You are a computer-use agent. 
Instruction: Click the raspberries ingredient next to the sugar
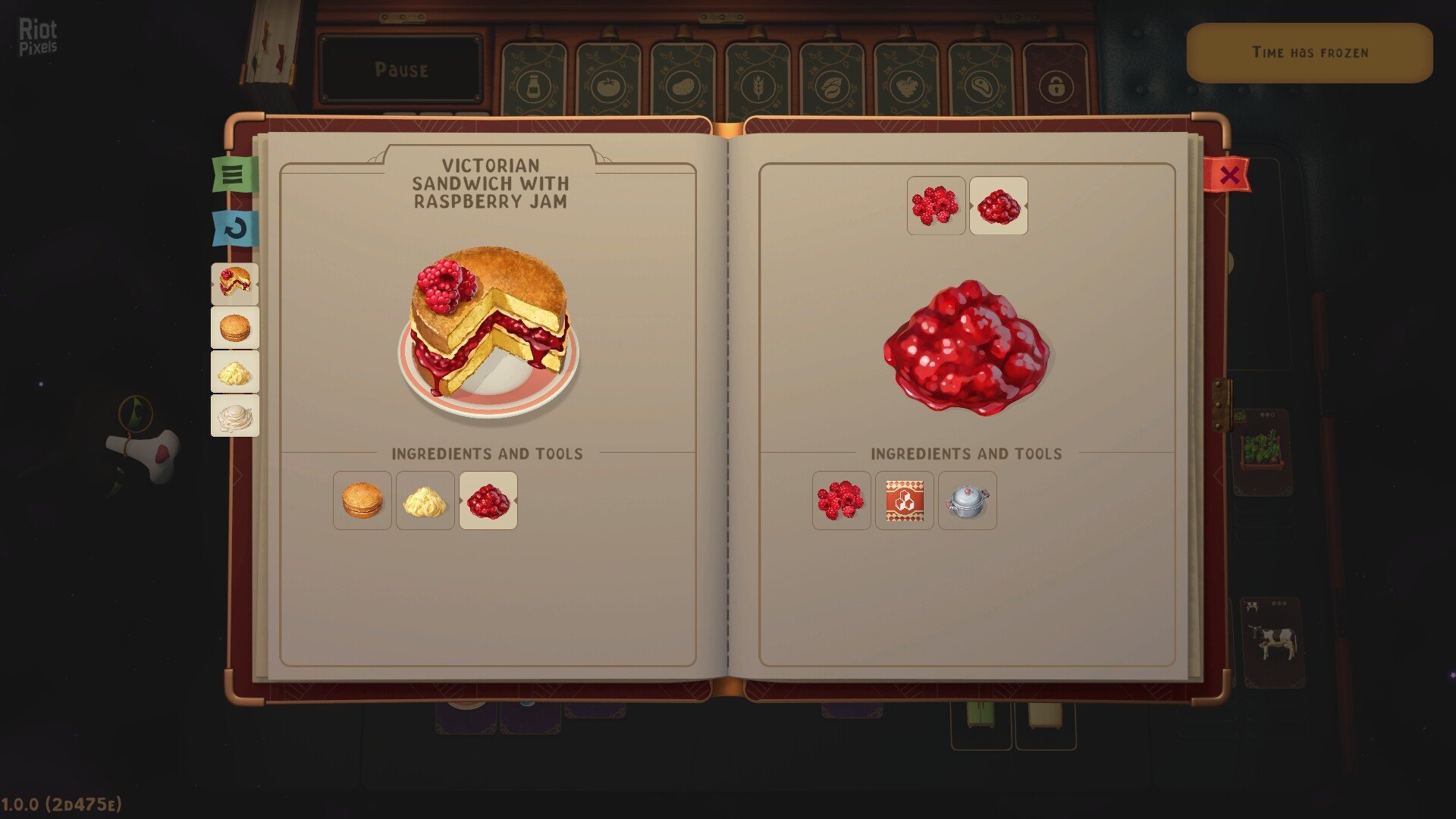841,500
